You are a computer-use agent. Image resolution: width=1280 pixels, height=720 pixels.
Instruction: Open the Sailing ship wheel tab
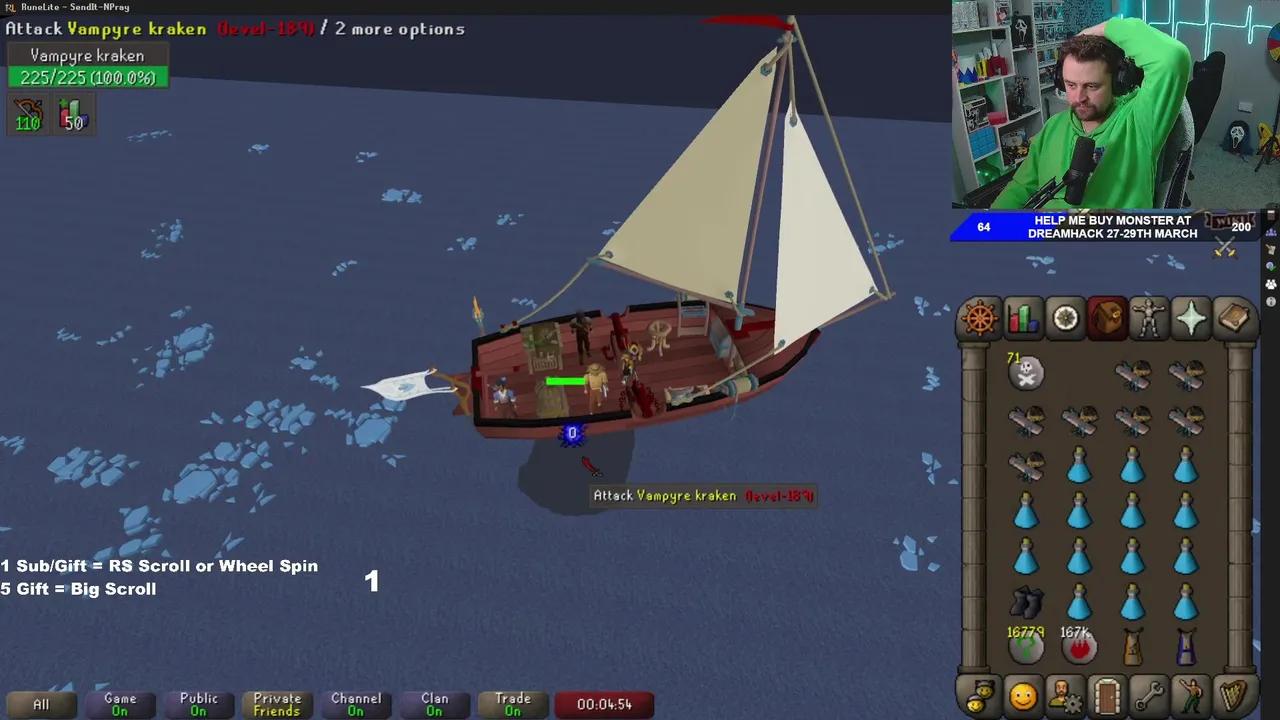pos(980,318)
